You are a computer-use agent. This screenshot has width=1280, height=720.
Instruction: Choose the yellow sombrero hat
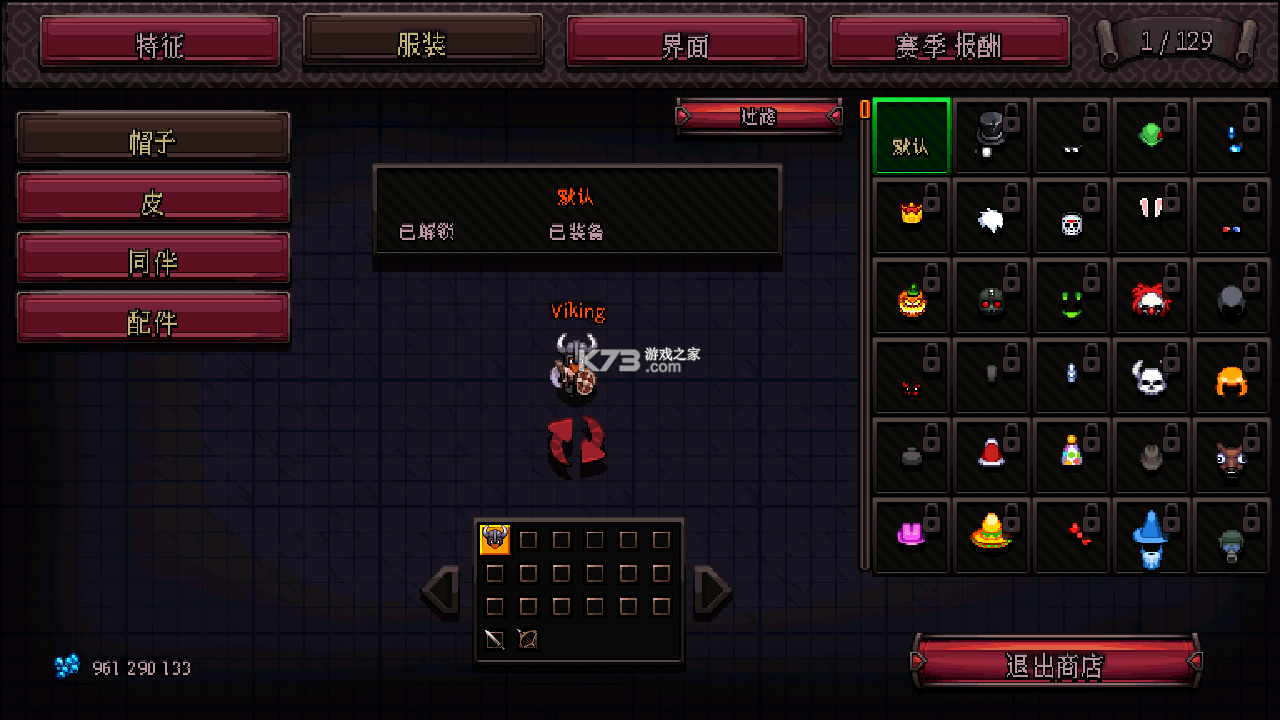[x=991, y=536]
